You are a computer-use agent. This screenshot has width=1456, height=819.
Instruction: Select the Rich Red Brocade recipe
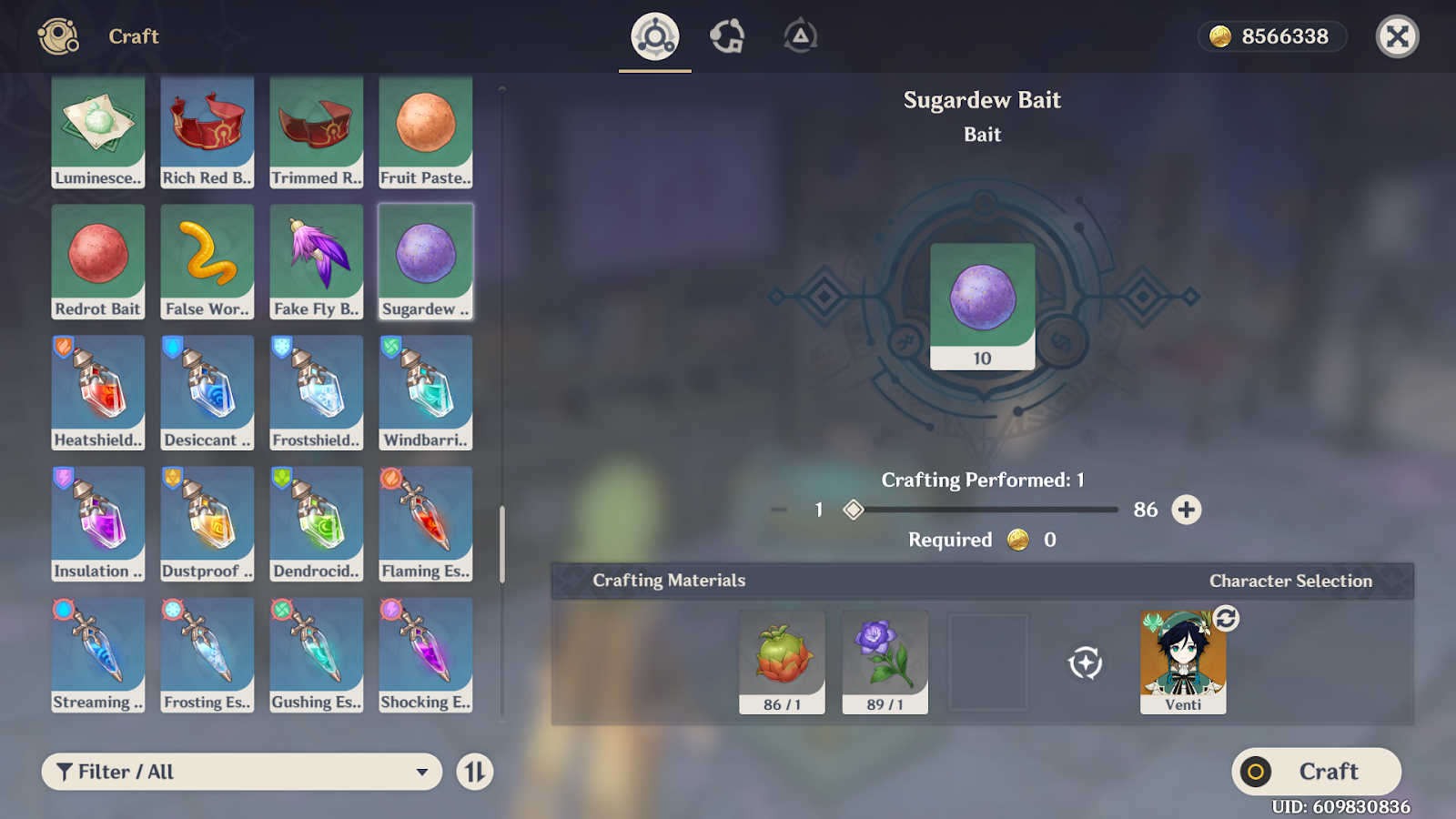(x=207, y=132)
